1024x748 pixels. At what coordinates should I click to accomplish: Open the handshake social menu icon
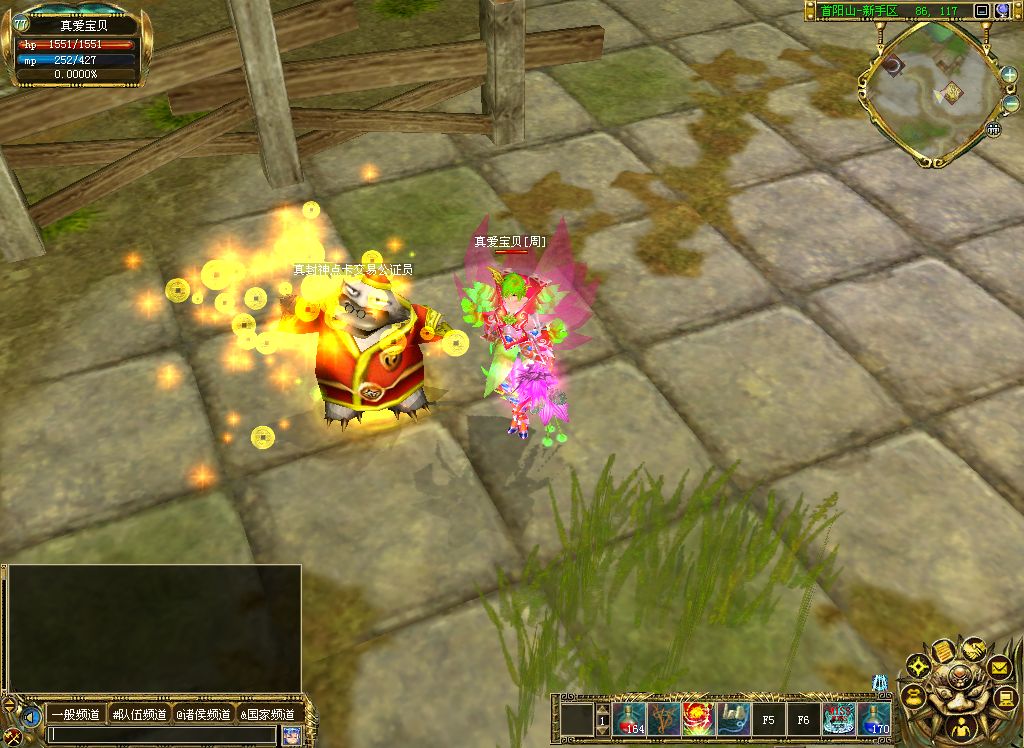(973, 649)
